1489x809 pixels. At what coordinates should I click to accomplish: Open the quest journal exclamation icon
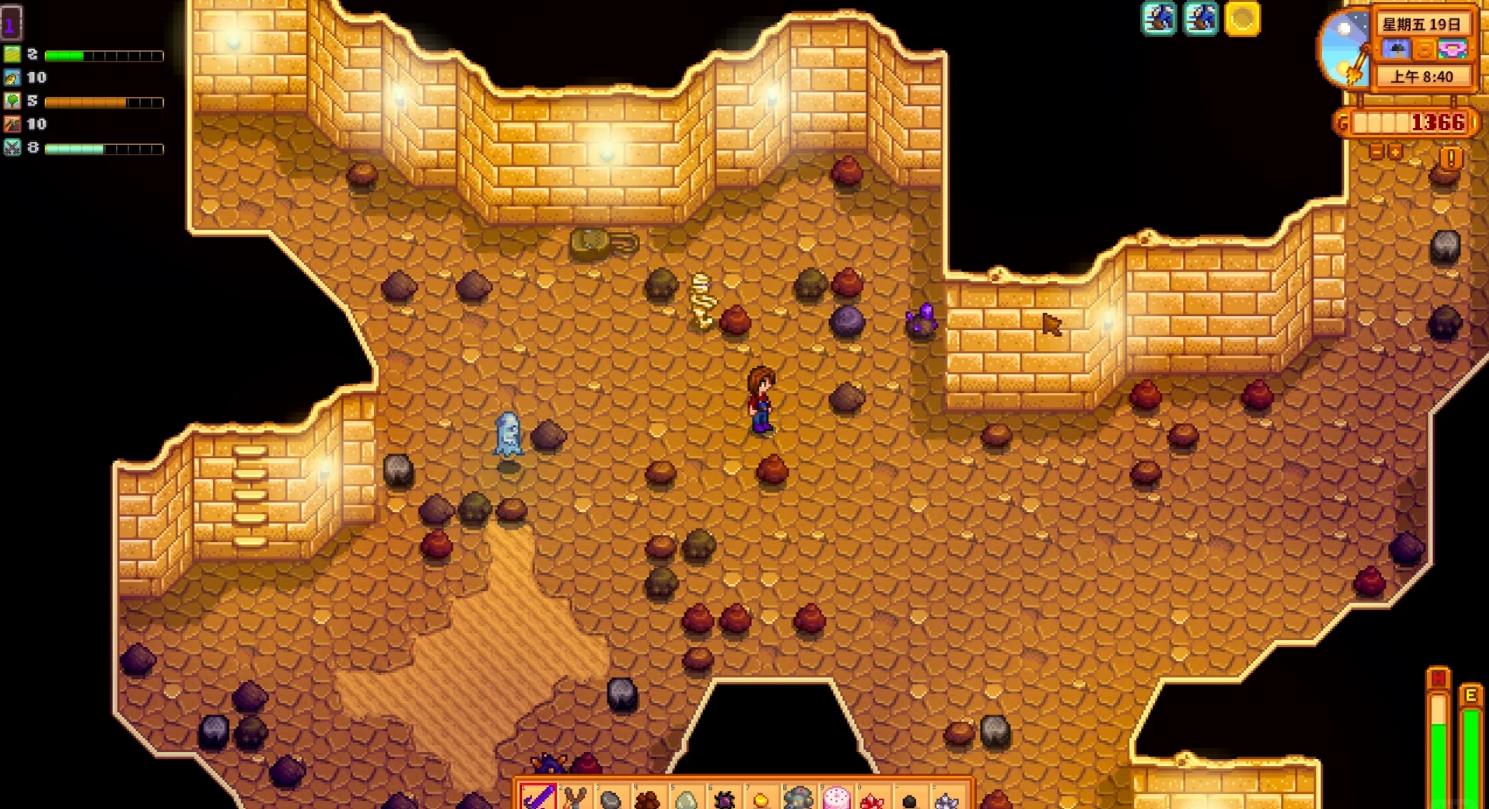(1451, 157)
